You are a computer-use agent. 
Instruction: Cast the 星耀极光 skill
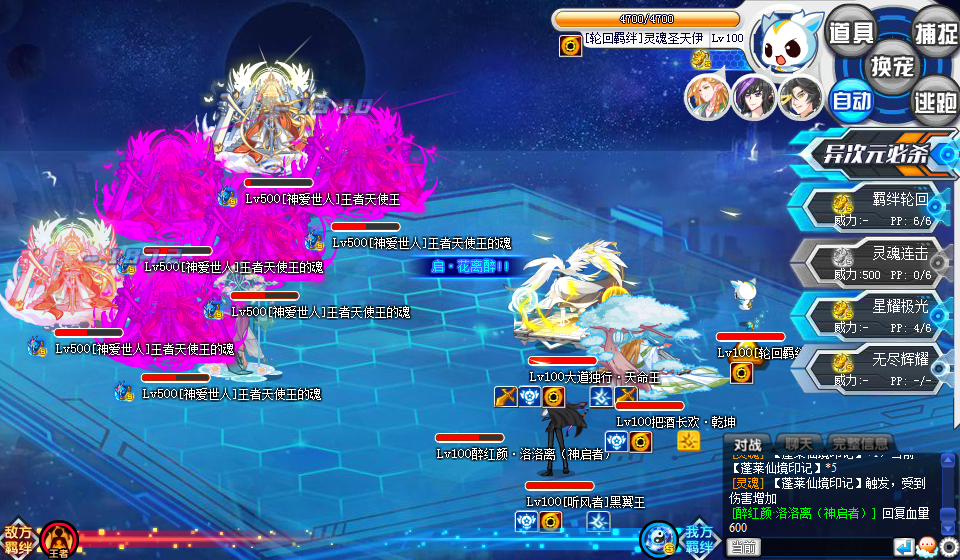[x=878, y=314]
